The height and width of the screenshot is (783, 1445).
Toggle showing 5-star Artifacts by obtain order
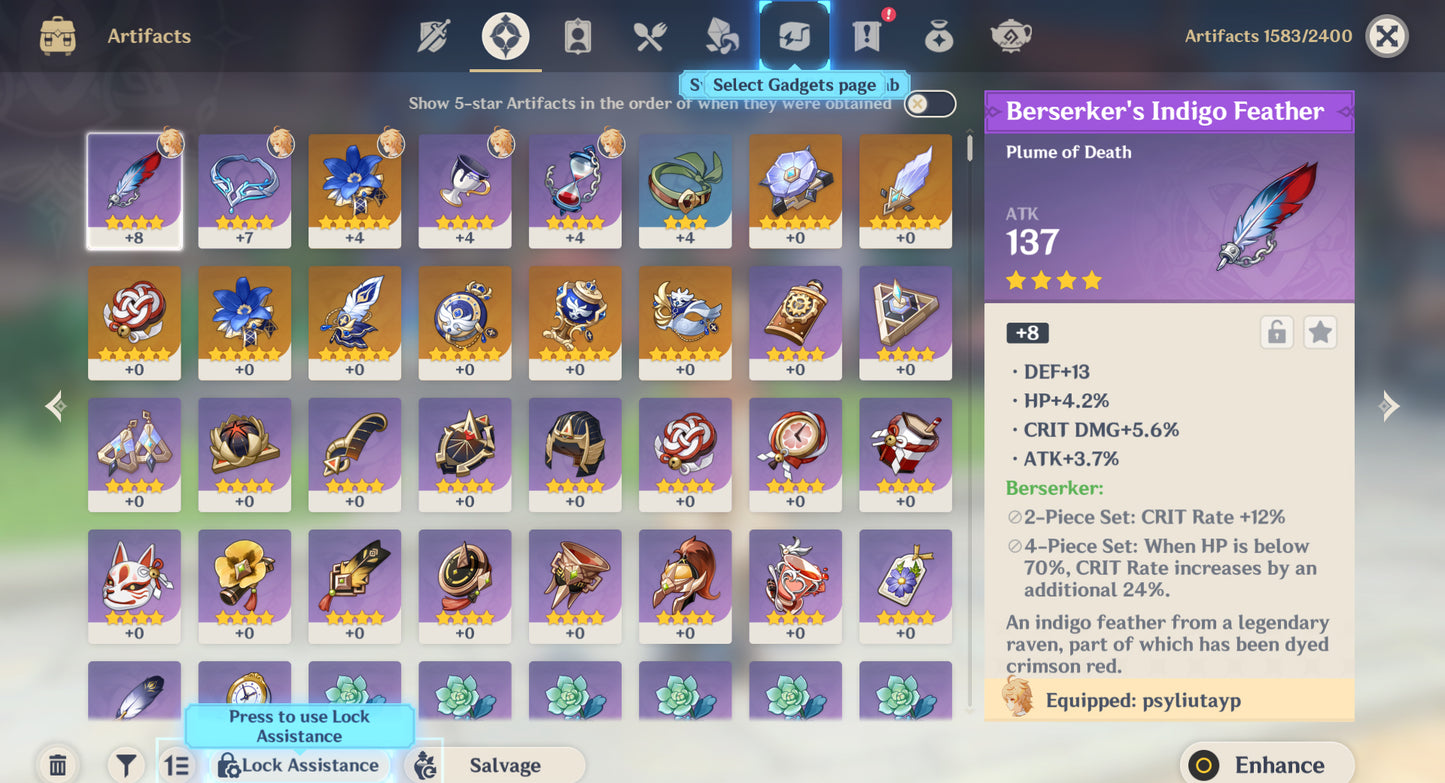click(928, 103)
